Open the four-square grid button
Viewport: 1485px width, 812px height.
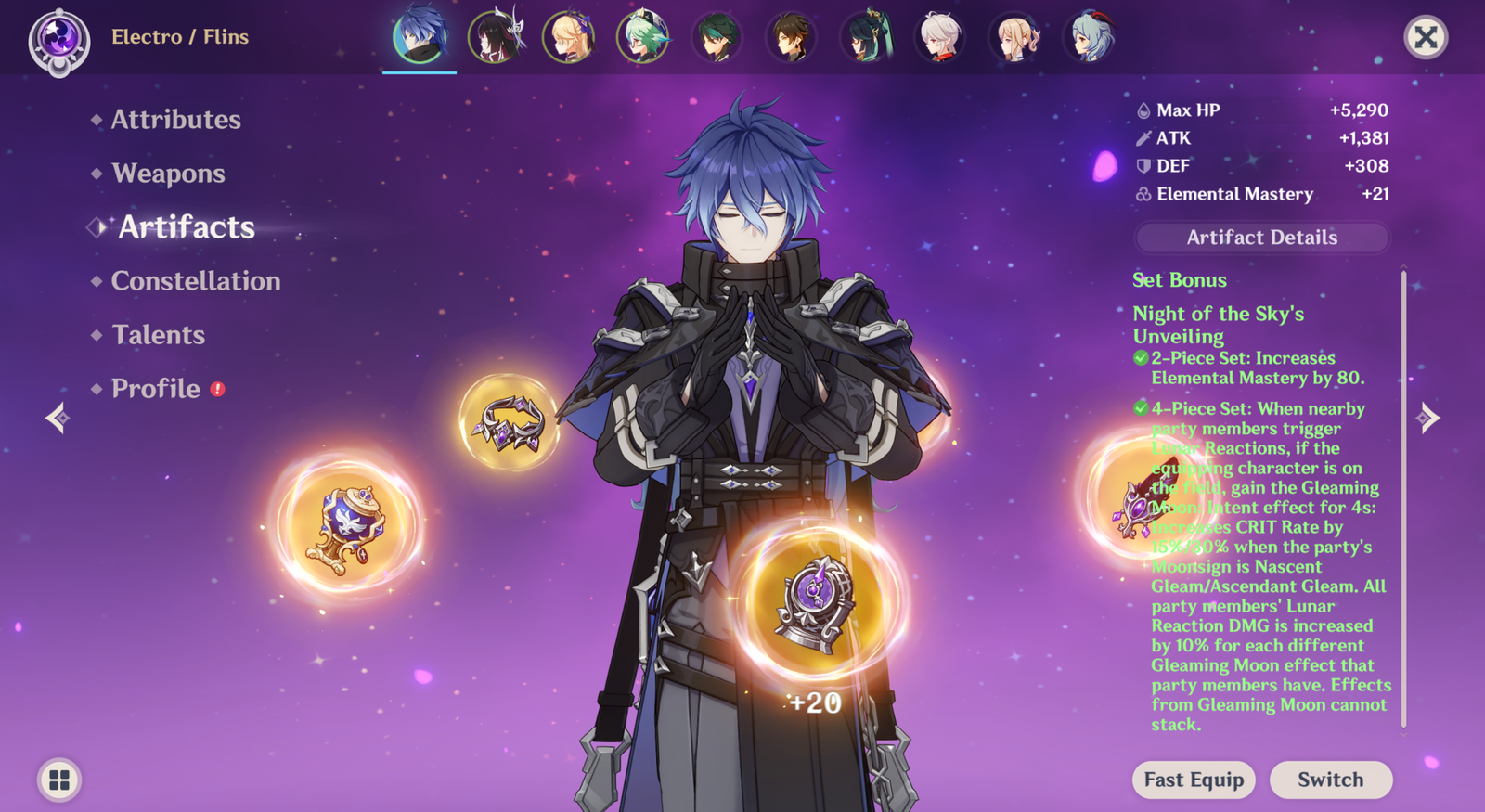pos(59,780)
